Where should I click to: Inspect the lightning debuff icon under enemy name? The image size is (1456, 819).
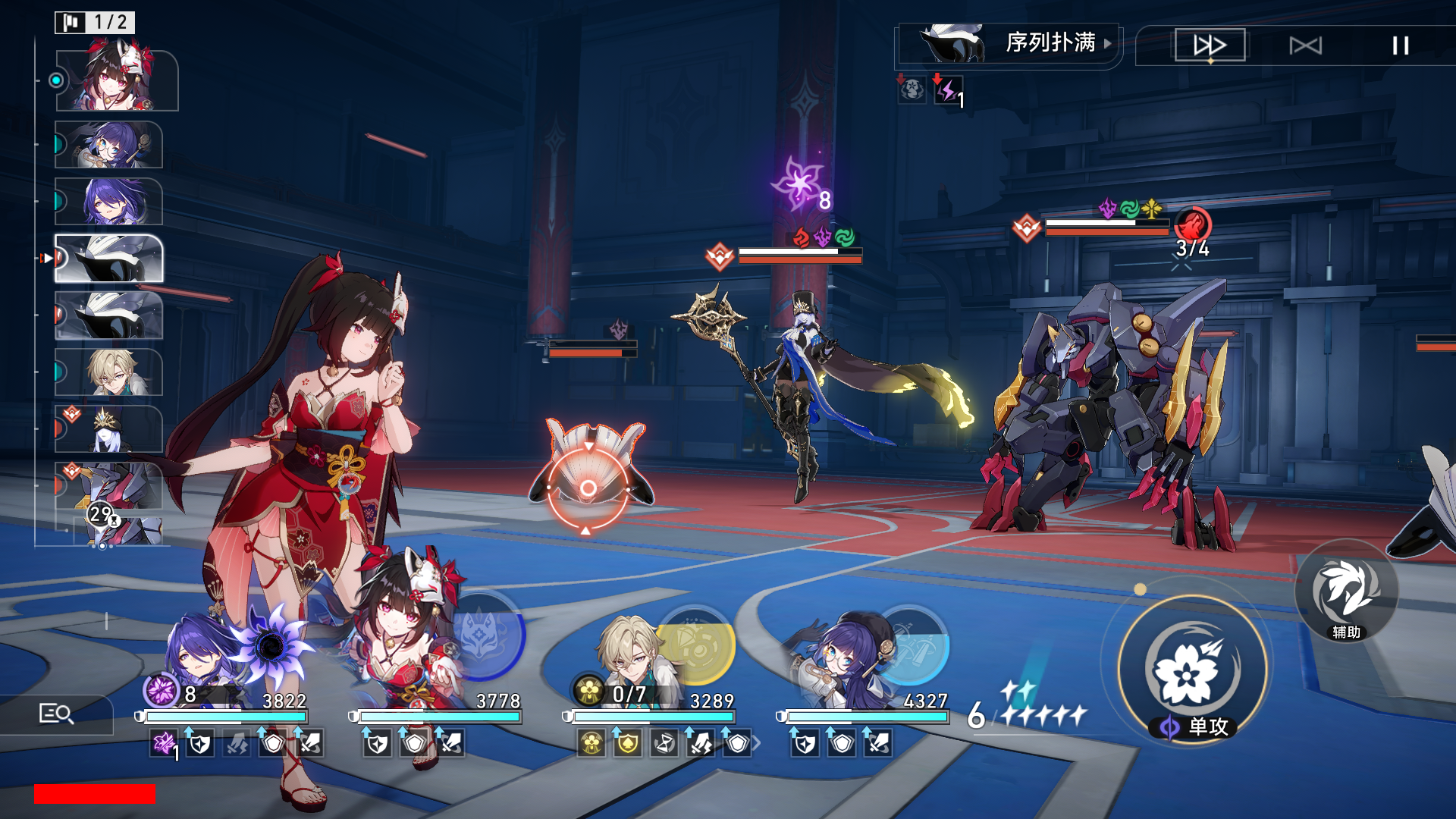click(x=947, y=91)
